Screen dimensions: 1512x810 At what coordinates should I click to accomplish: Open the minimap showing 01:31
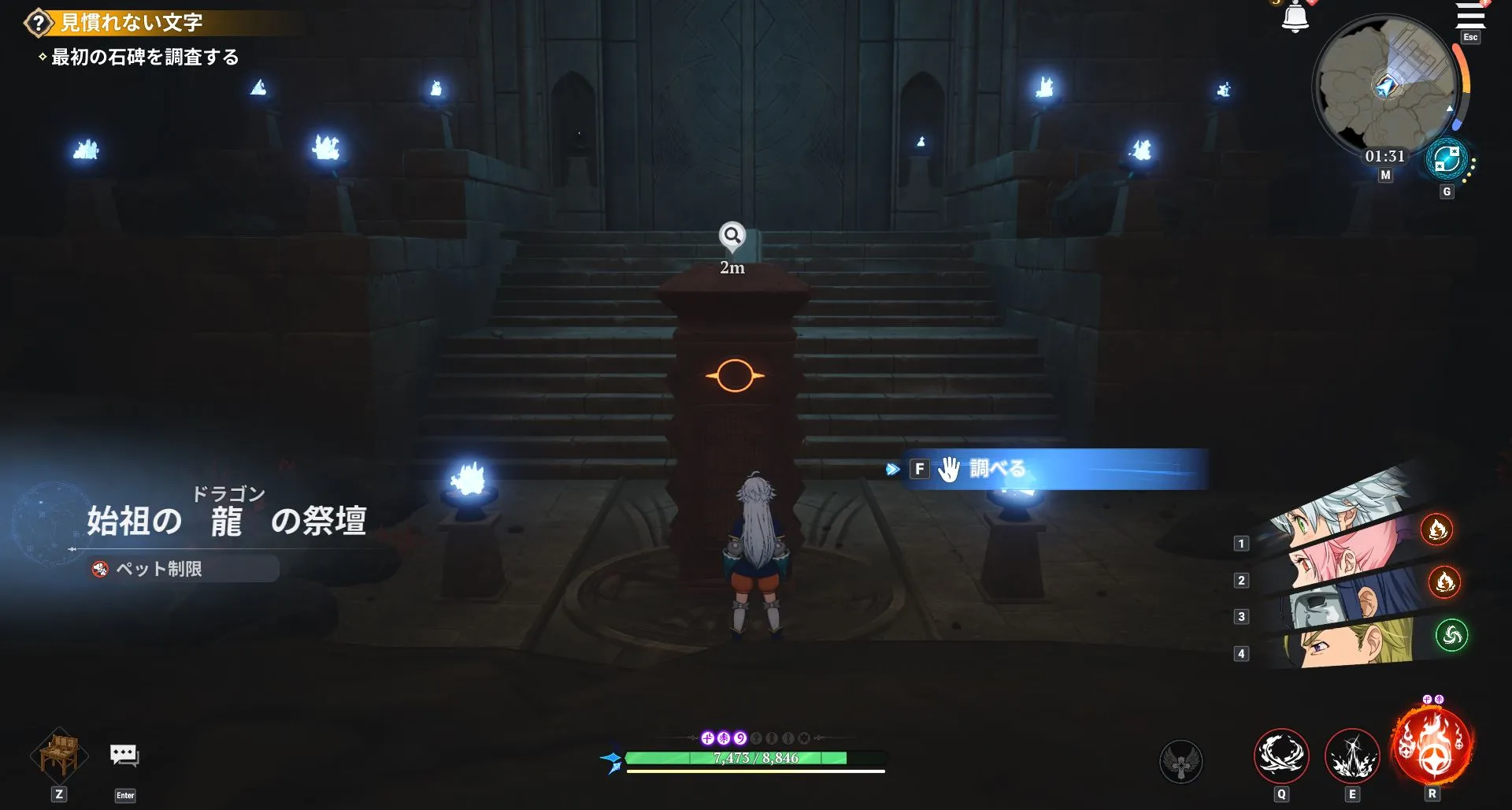(x=1388, y=87)
